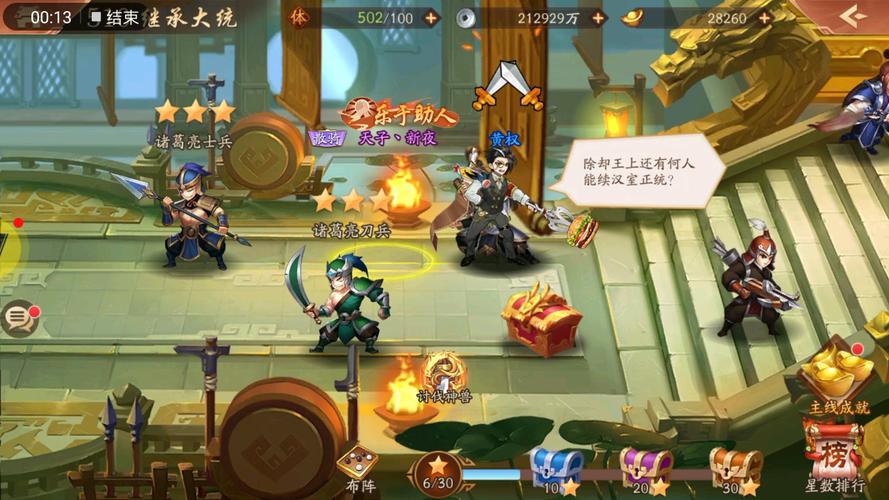Claim the purple 20-star chest
This screenshot has height=500, width=889.
[x=645, y=466]
